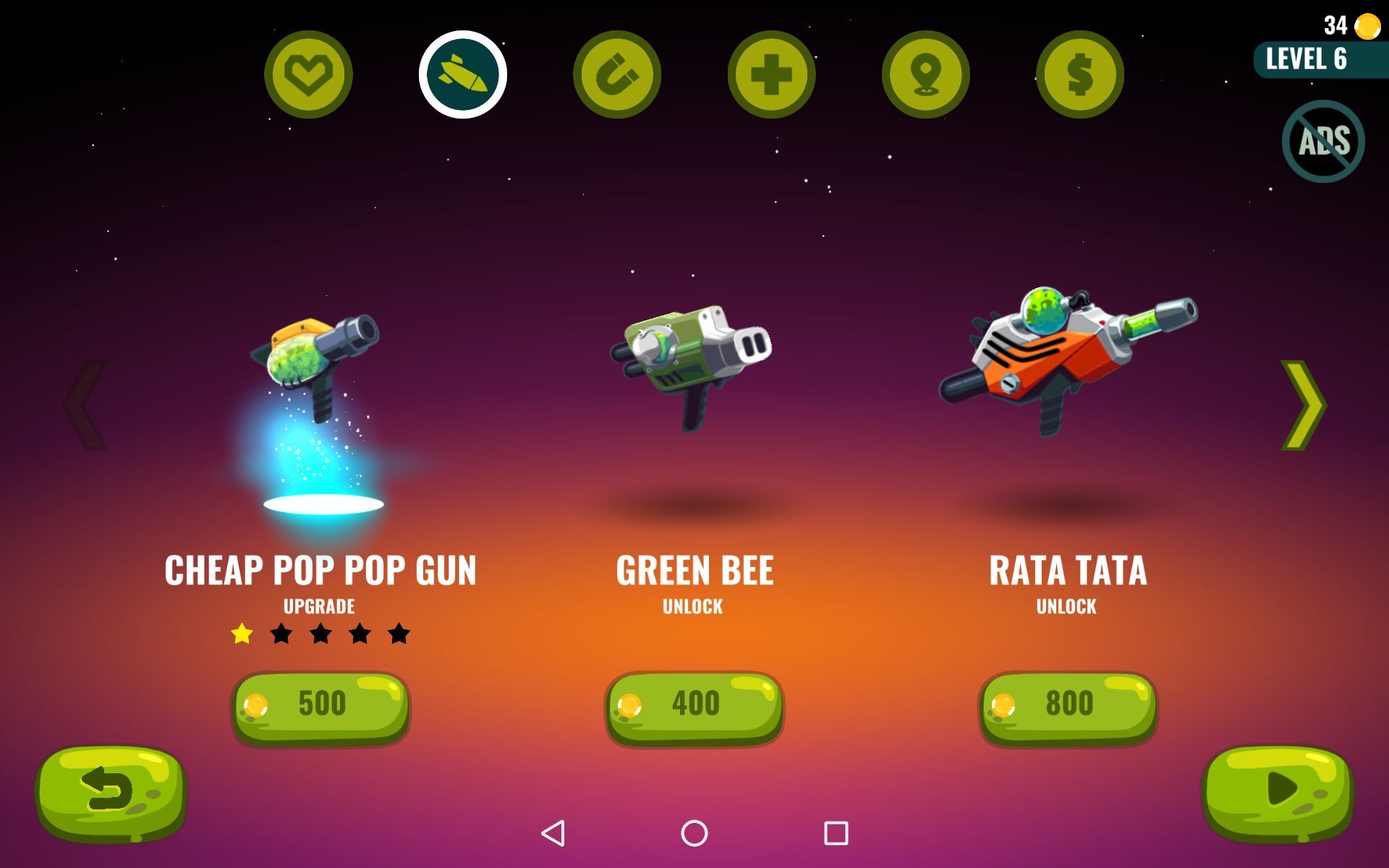
Task: Show previous weapons with left arrow
Action: click(x=85, y=405)
